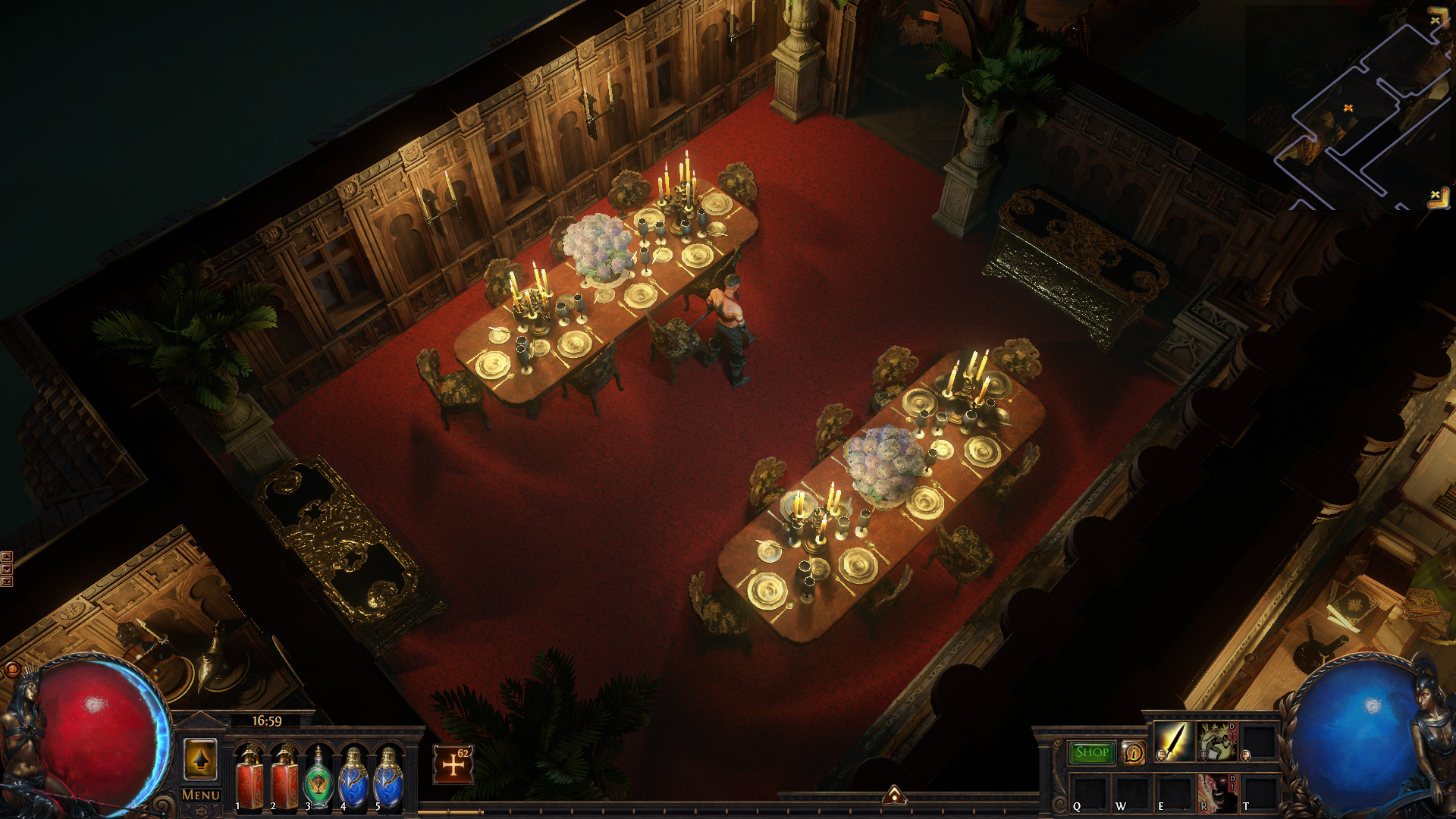Use the blue mana flask numbered 4
The image size is (1456, 819).
pos(353,778)
